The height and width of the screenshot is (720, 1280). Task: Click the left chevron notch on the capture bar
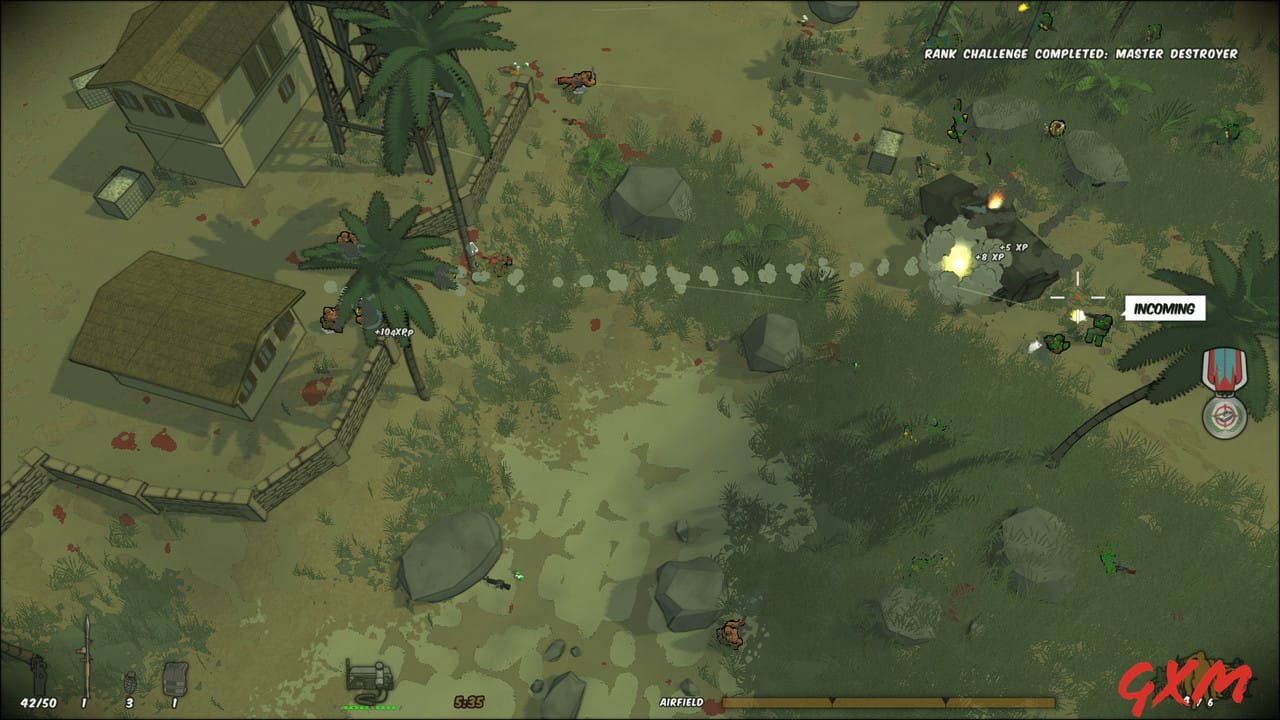tap(833, 700)
